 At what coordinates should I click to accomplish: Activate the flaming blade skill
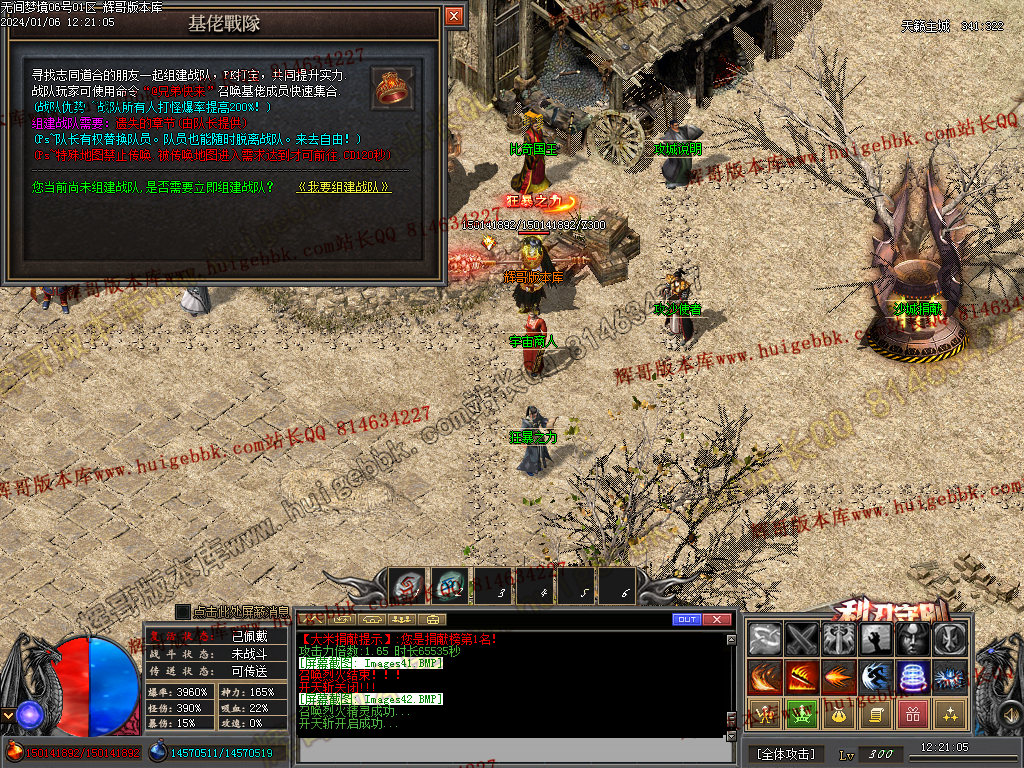(x=802, y=677)
